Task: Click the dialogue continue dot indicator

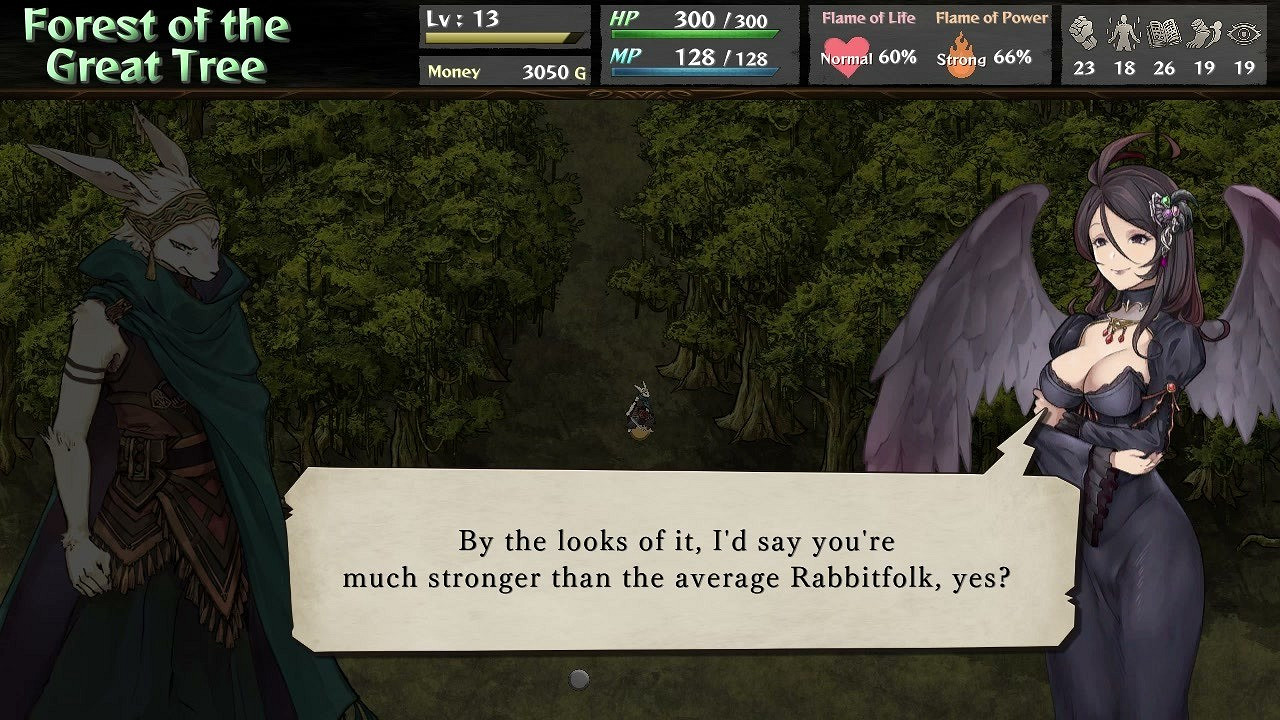Action: (580, 678)
